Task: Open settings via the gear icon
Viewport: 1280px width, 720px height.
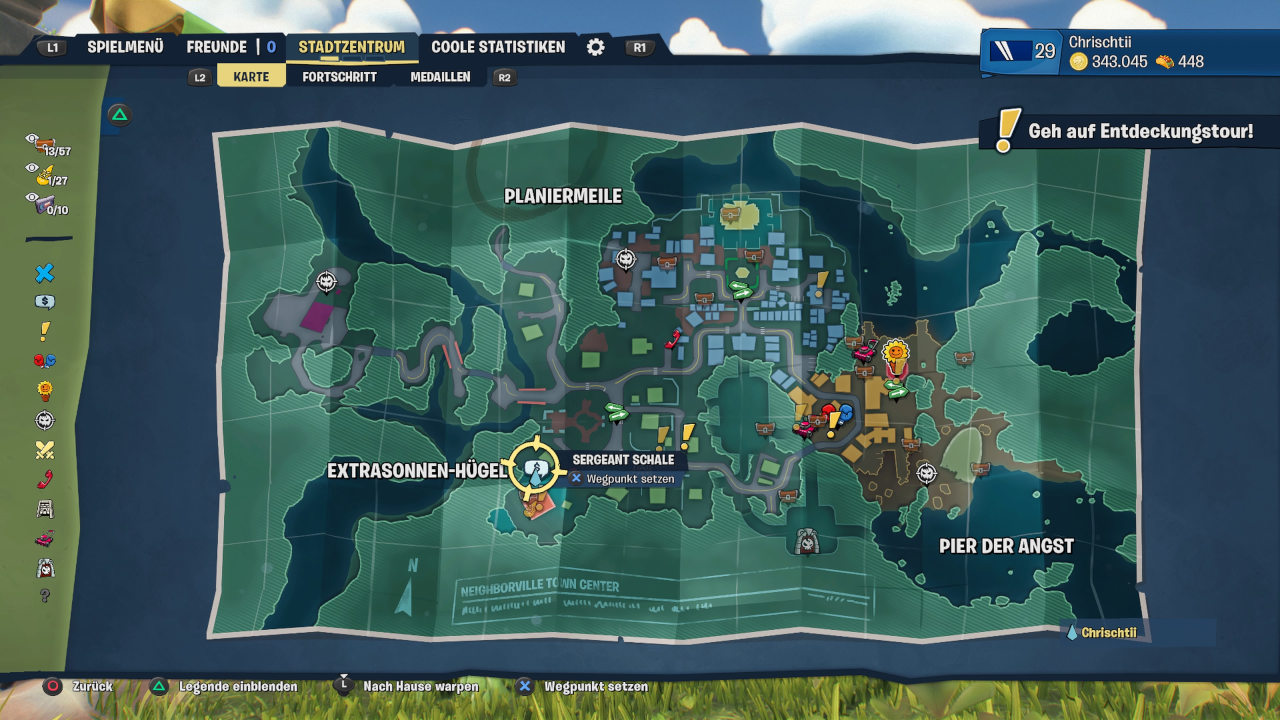Action: [x=596, y=47]
